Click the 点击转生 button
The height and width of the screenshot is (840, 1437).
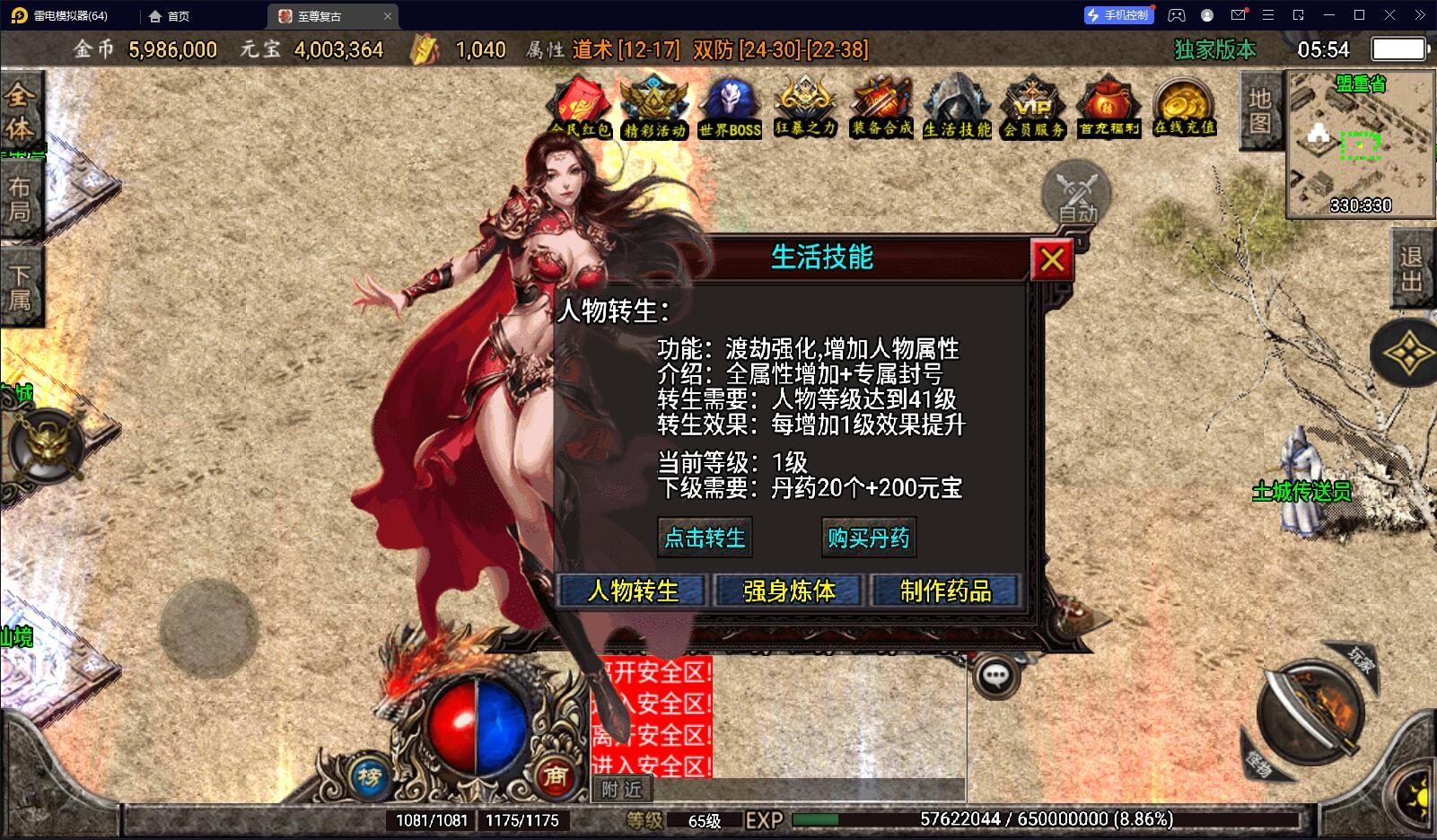(705, 538)
